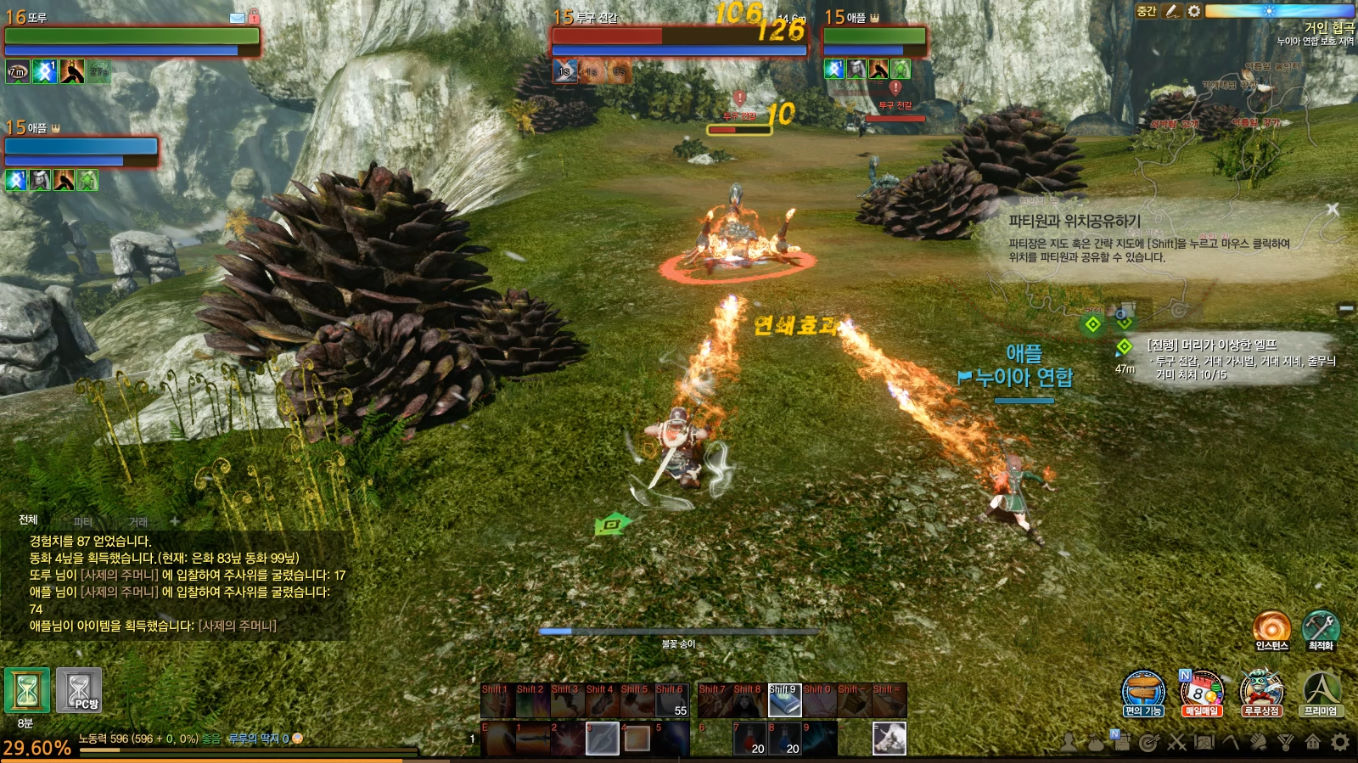Open the 프리미엄 premium menu

1322,690
